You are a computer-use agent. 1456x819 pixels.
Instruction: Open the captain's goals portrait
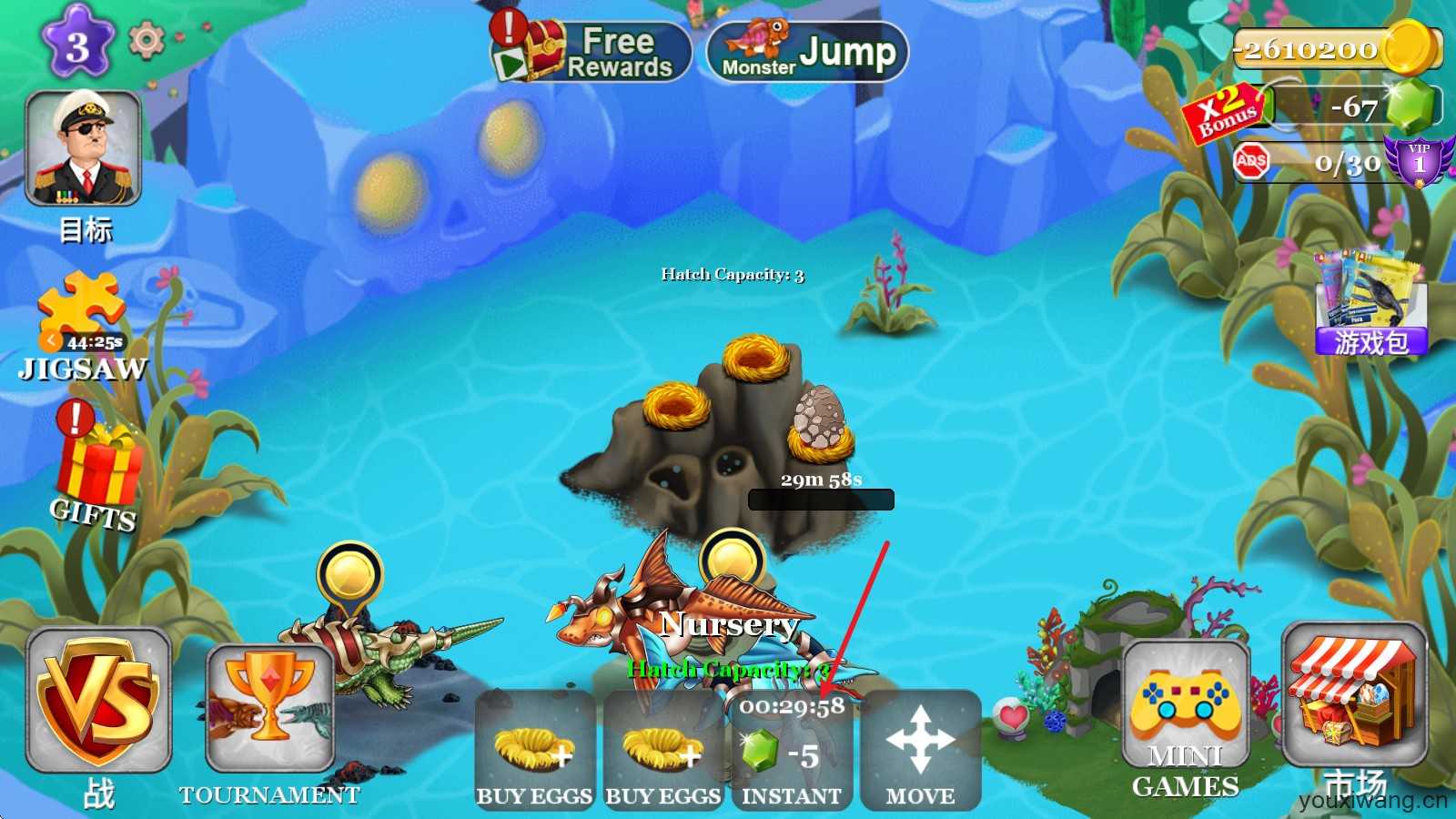coord(83,148)
